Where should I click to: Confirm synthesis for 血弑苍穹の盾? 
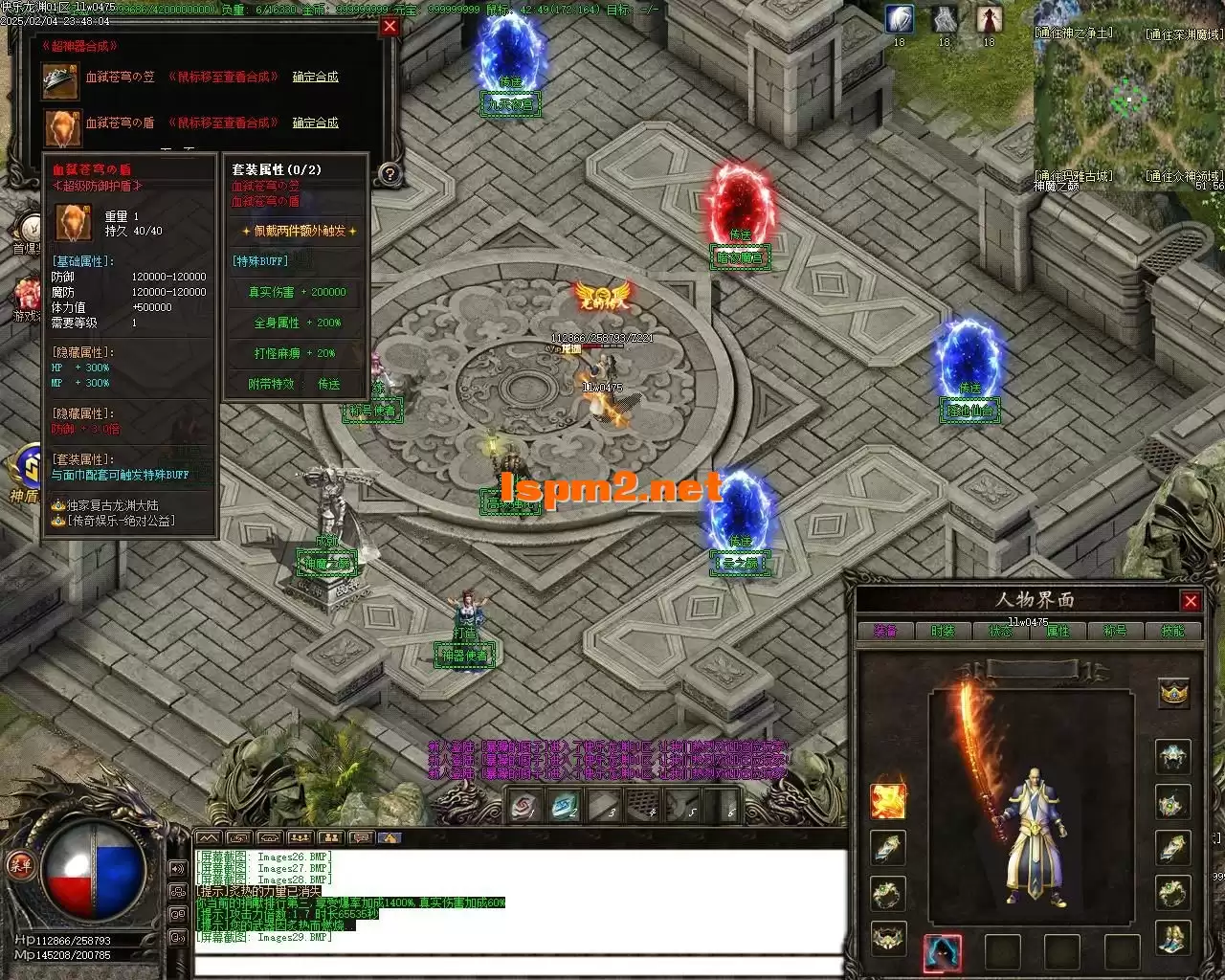315,122
